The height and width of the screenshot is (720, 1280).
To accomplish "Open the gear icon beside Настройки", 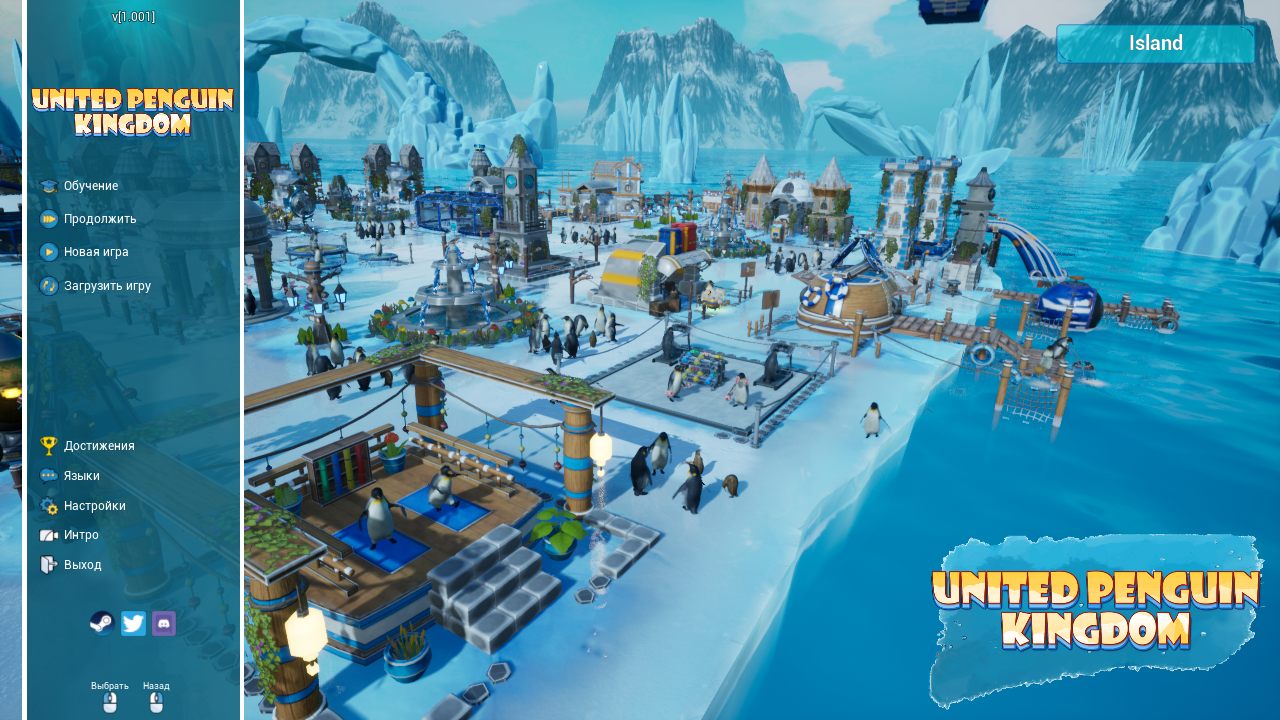I will click(49, 505).
